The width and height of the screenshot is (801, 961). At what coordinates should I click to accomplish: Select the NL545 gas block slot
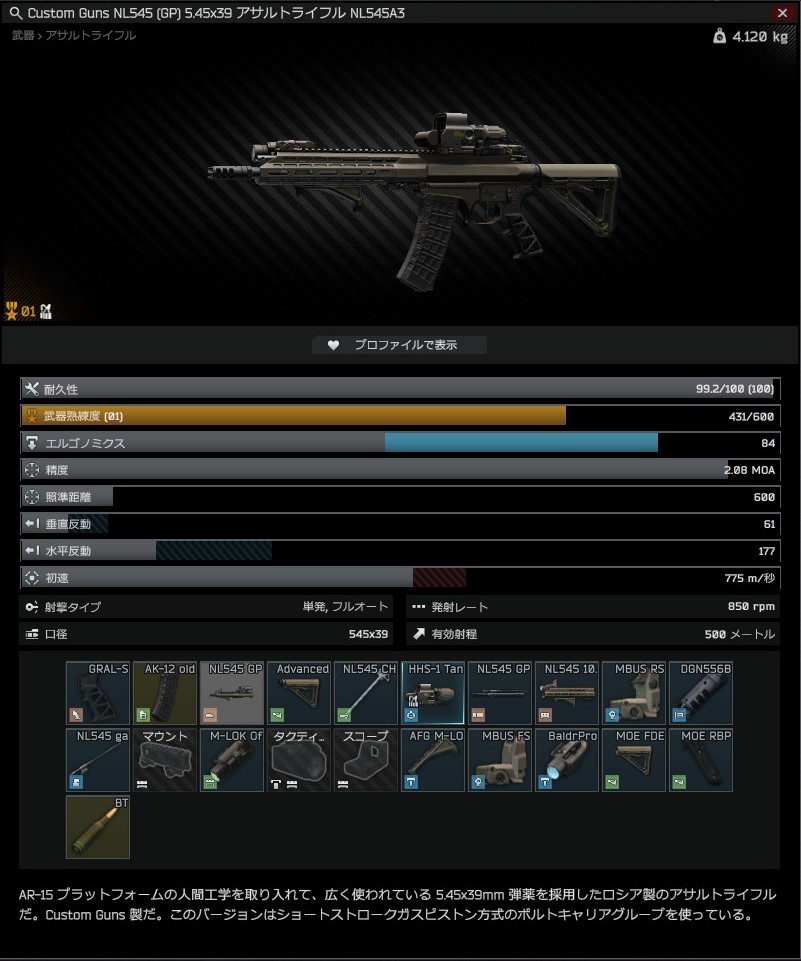[x=98, y=760]
